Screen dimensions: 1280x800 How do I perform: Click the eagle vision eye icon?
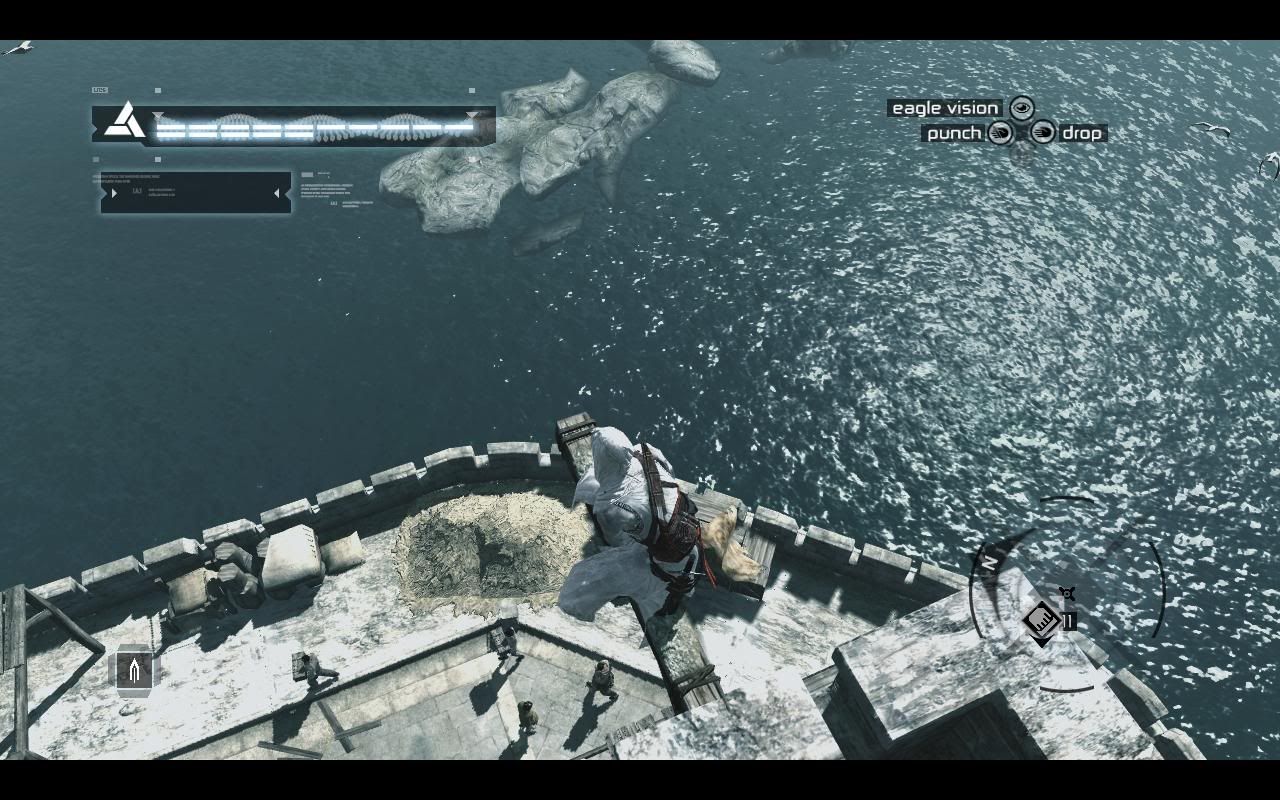point(1021,108)
